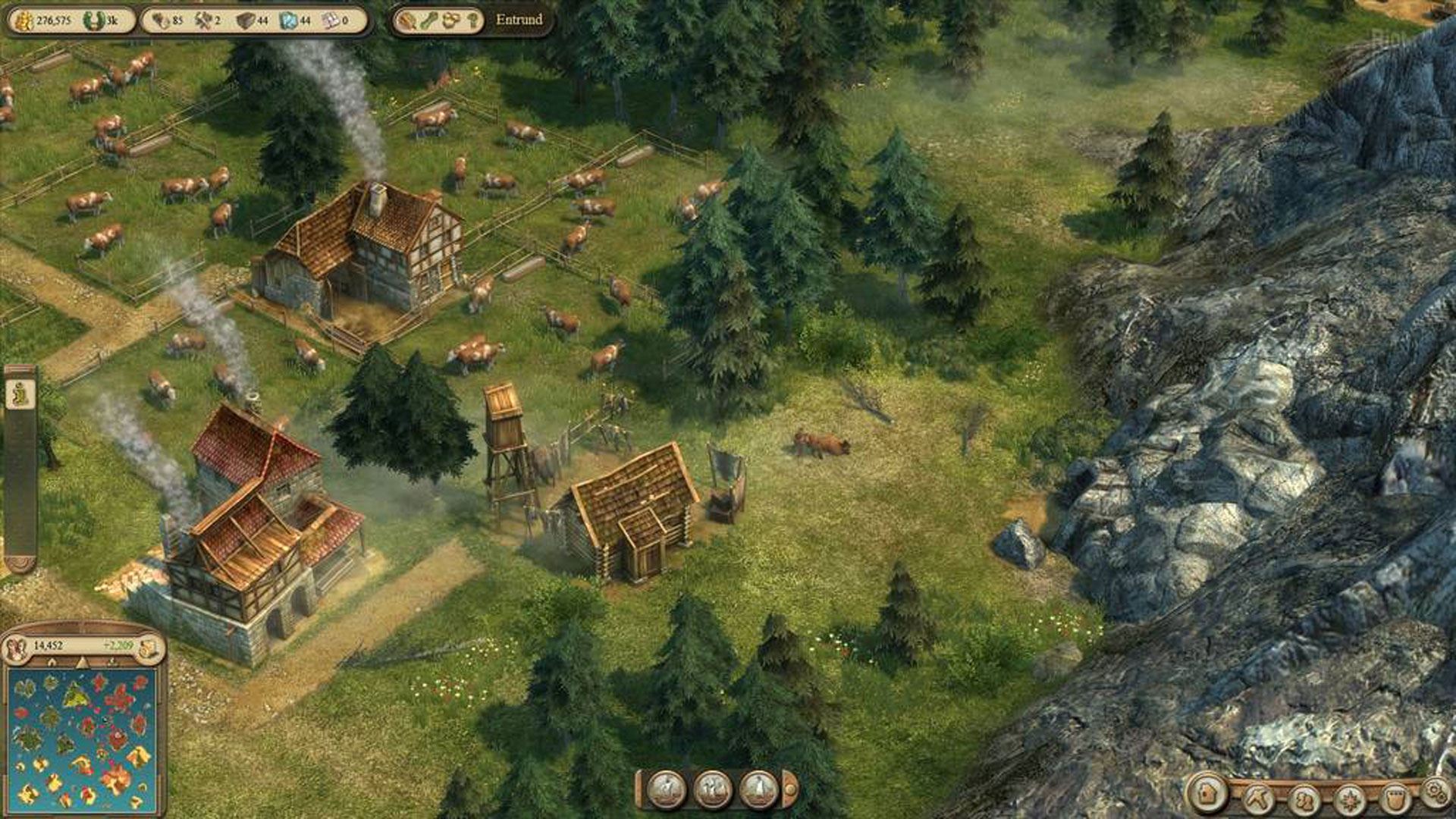Select the first ship button in ship bar
The width and height of the screenshot is (1456, 819).
point(667,789)
